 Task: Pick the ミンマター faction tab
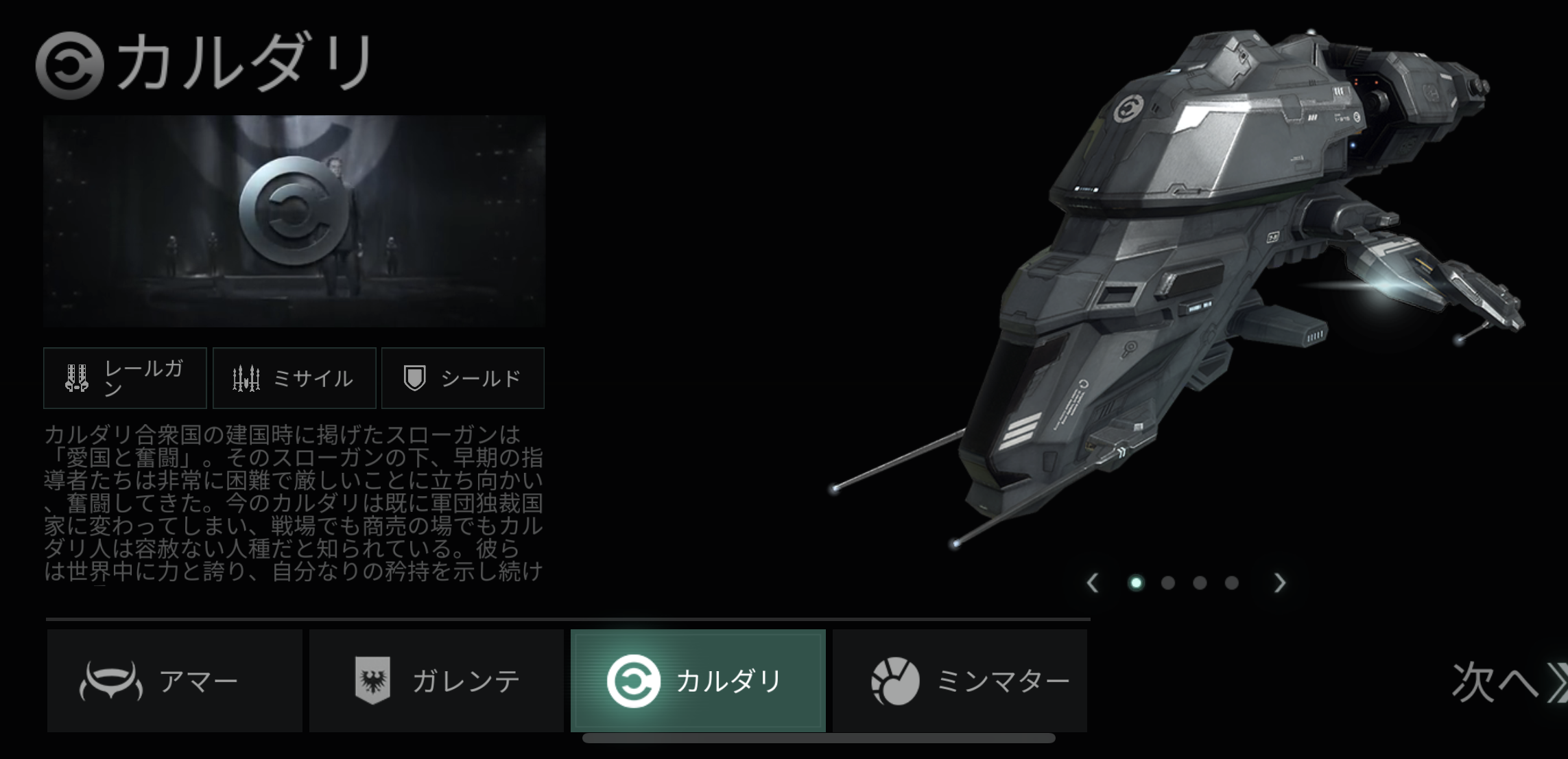point(960,681)
